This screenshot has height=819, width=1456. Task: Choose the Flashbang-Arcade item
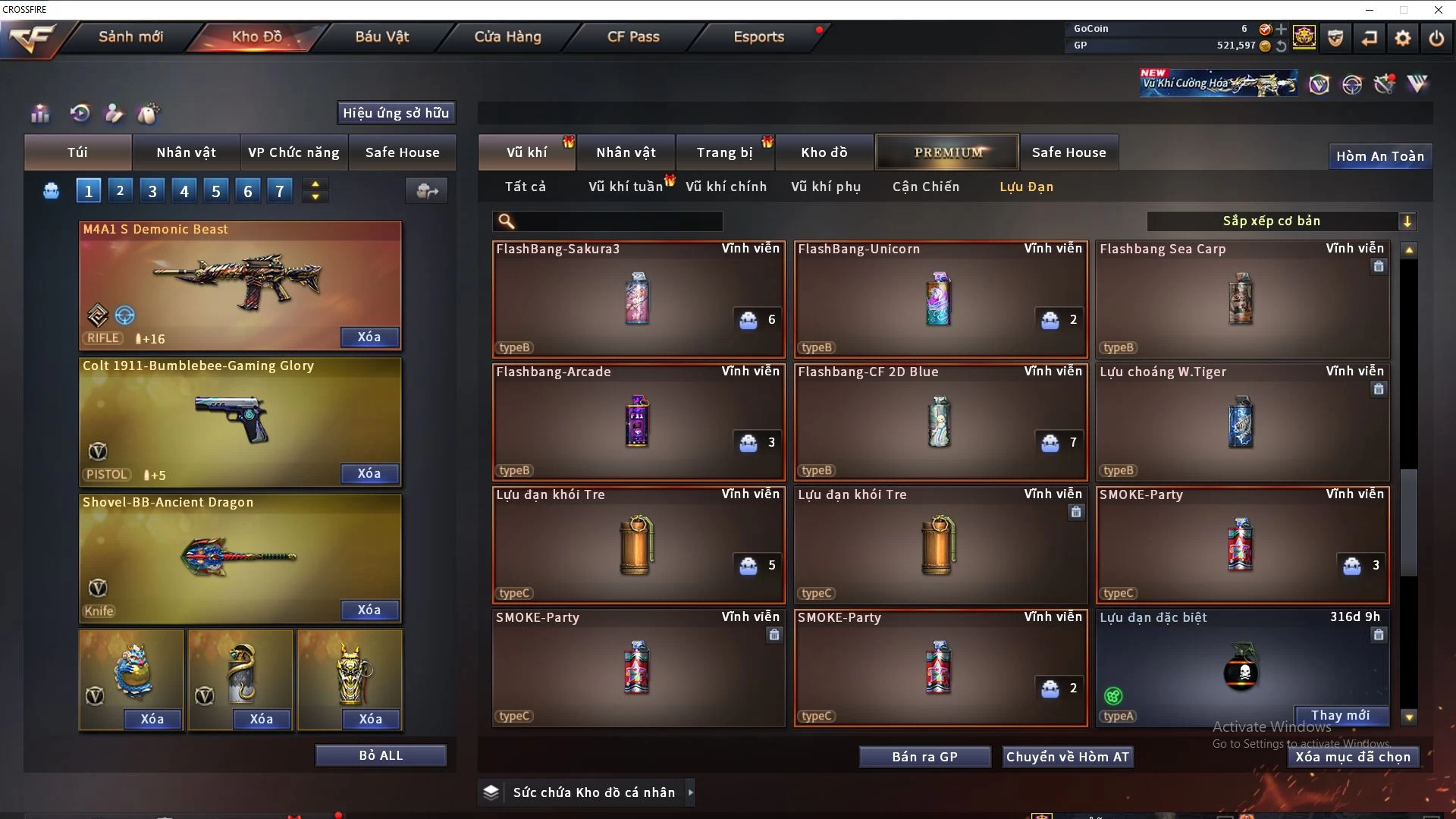(x=638, y=422)
